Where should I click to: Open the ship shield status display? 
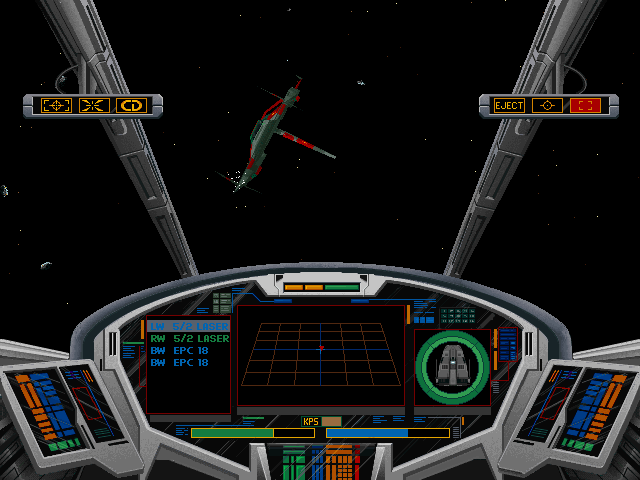pyautogui.click(x=453, y=363)
